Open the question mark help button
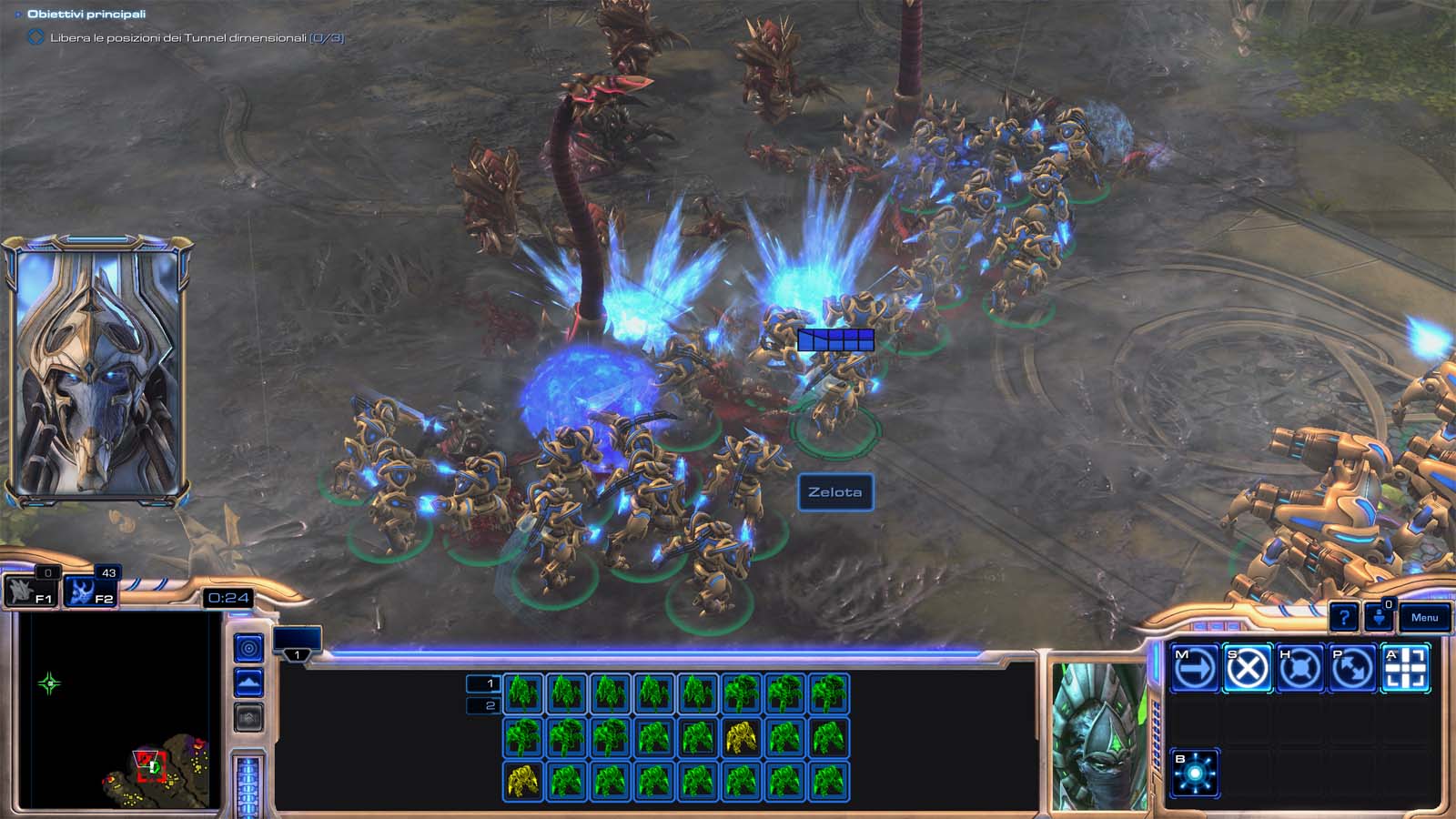 1343,618
